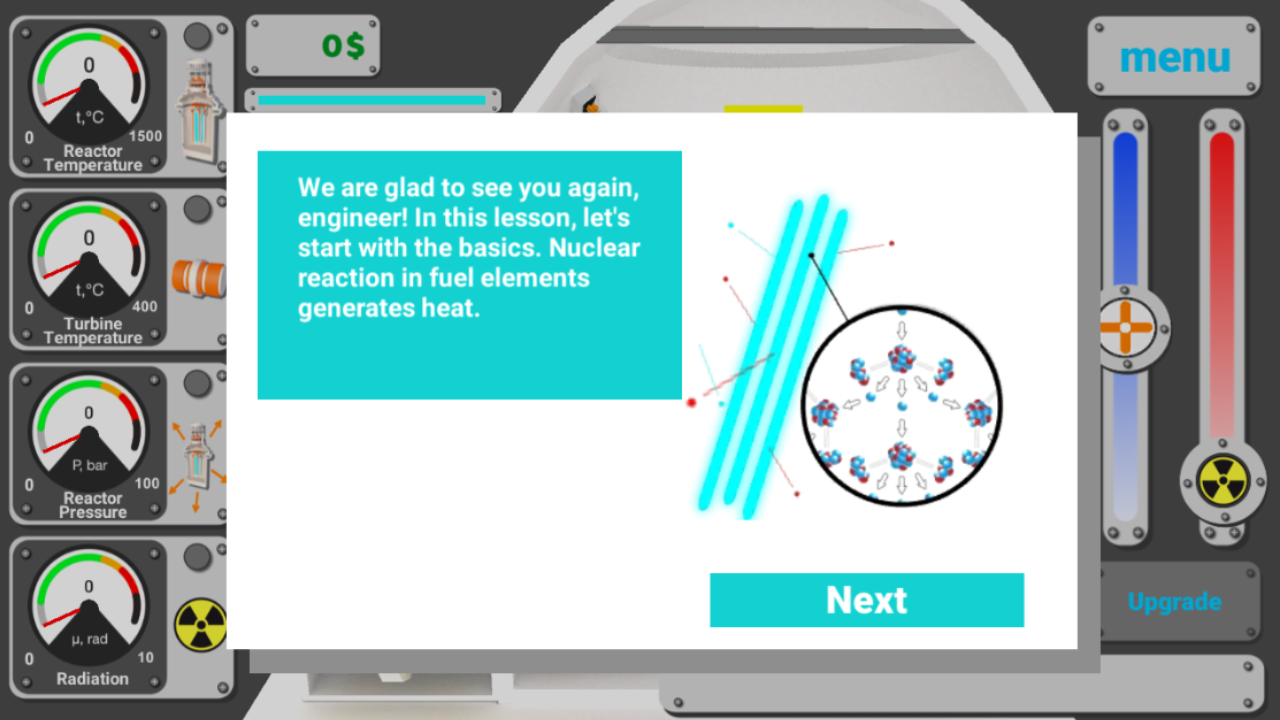This screenshot has height=720, width=1280.
Task: Toggle the indicator light above the fuel rod icon
Action: click(x=197, y=37)
